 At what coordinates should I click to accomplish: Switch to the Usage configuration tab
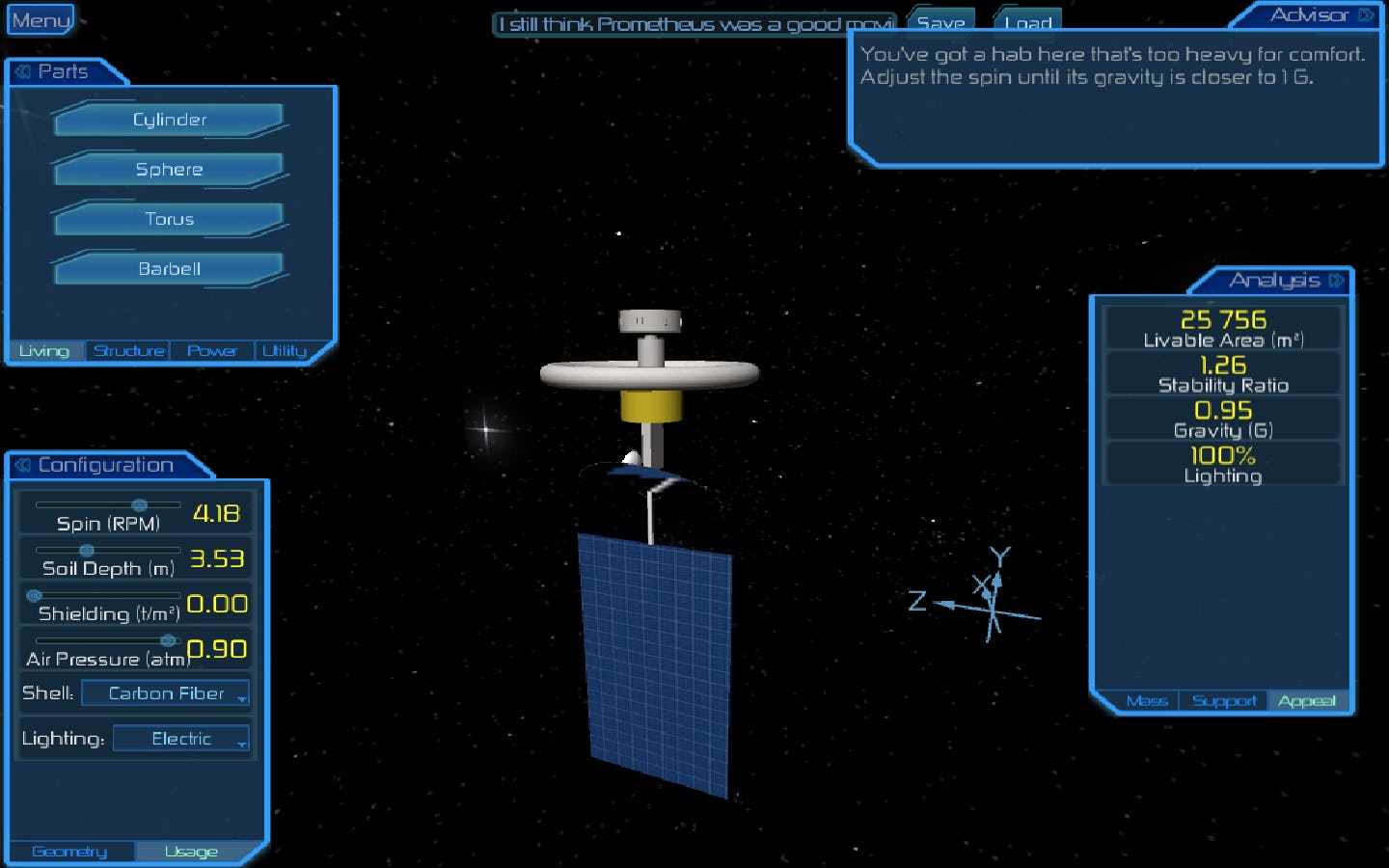click(x=189, y=851)
